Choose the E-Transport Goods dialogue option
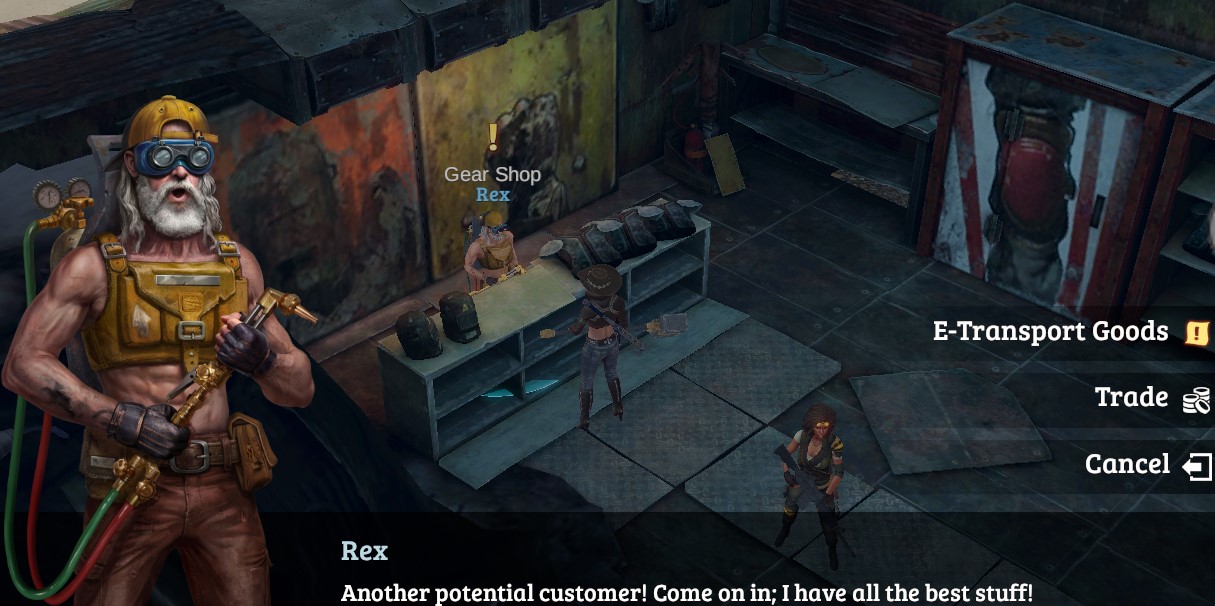The height and width of the screenshot is (606, 1215). pos(1050,331)
